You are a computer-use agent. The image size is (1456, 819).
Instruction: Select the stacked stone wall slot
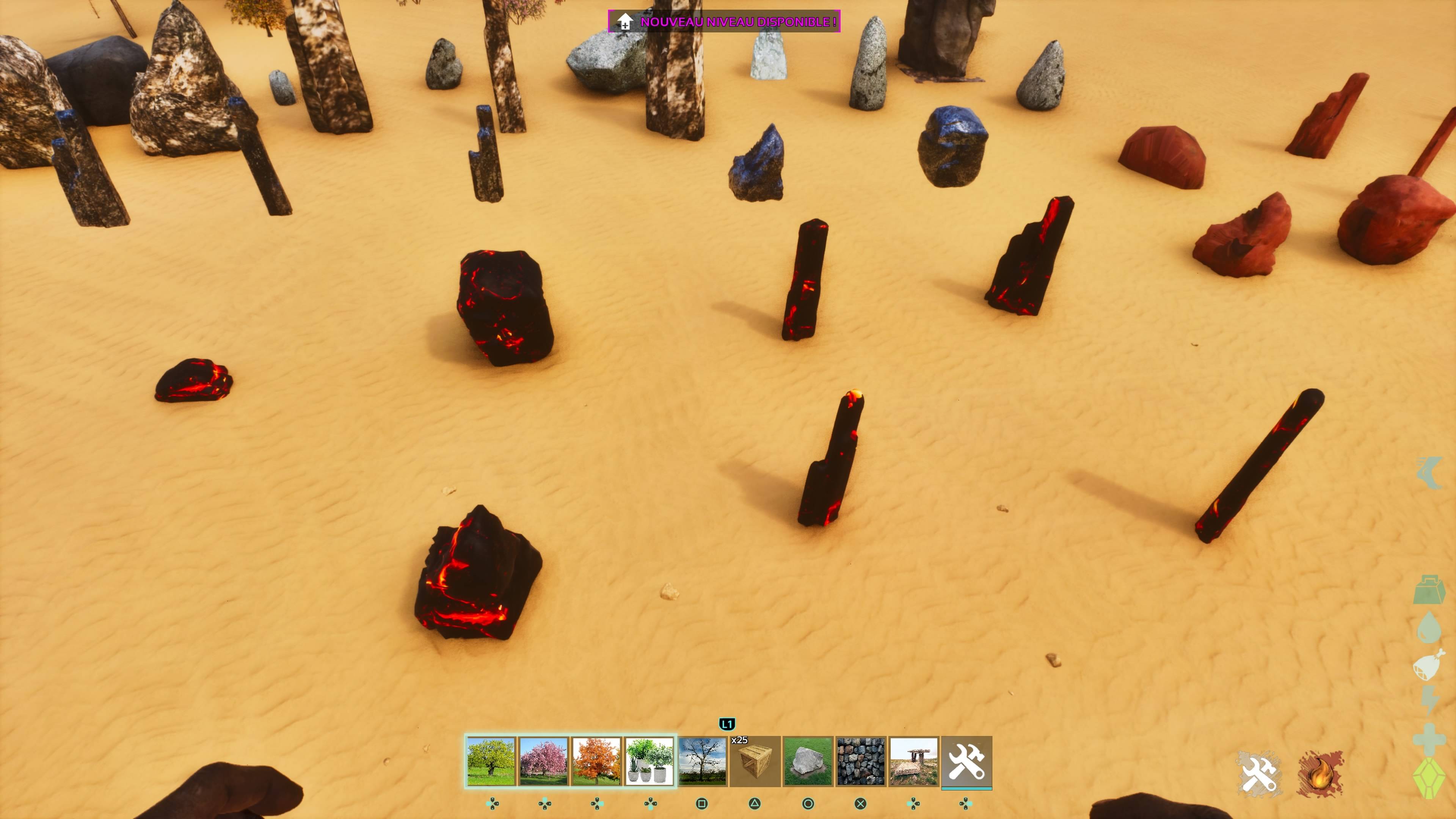[861, 761]
